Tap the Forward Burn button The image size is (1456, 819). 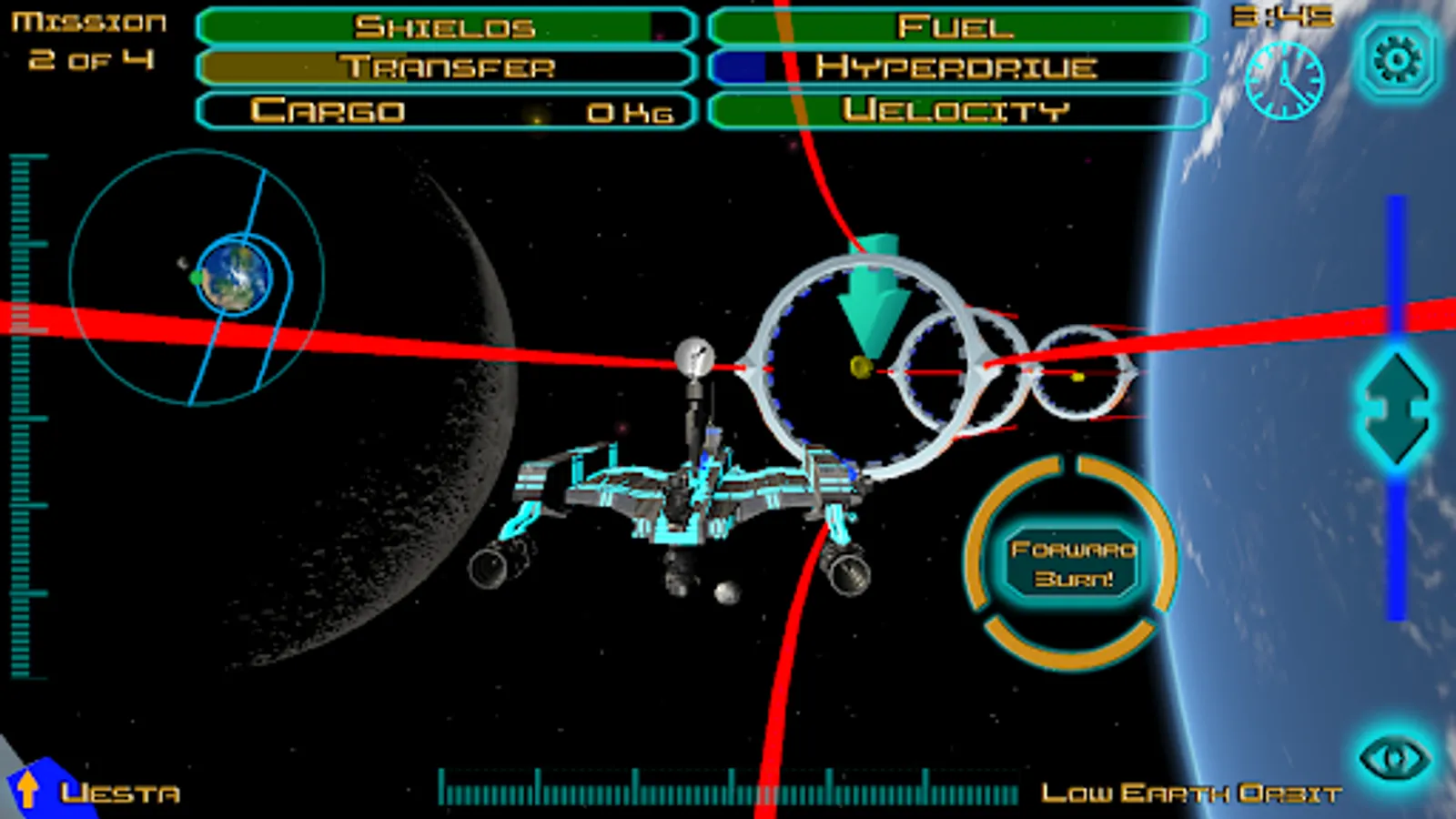pyautogui.click(x=1073, y=563)
